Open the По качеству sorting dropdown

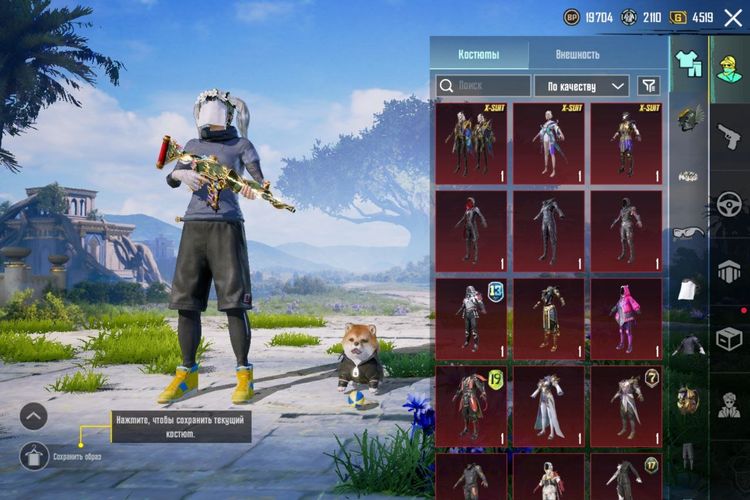581,86
